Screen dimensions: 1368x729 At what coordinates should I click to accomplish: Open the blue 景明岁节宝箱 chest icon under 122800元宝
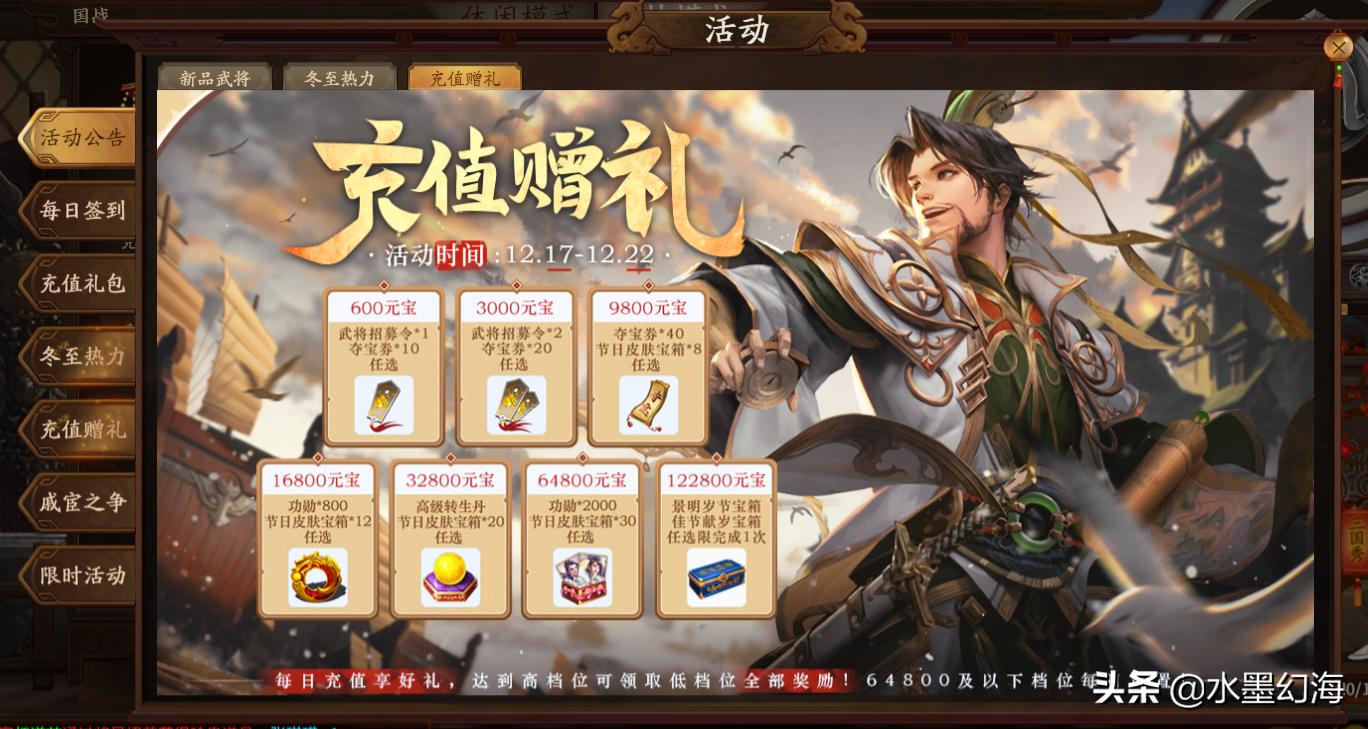(x=716, y=580)
